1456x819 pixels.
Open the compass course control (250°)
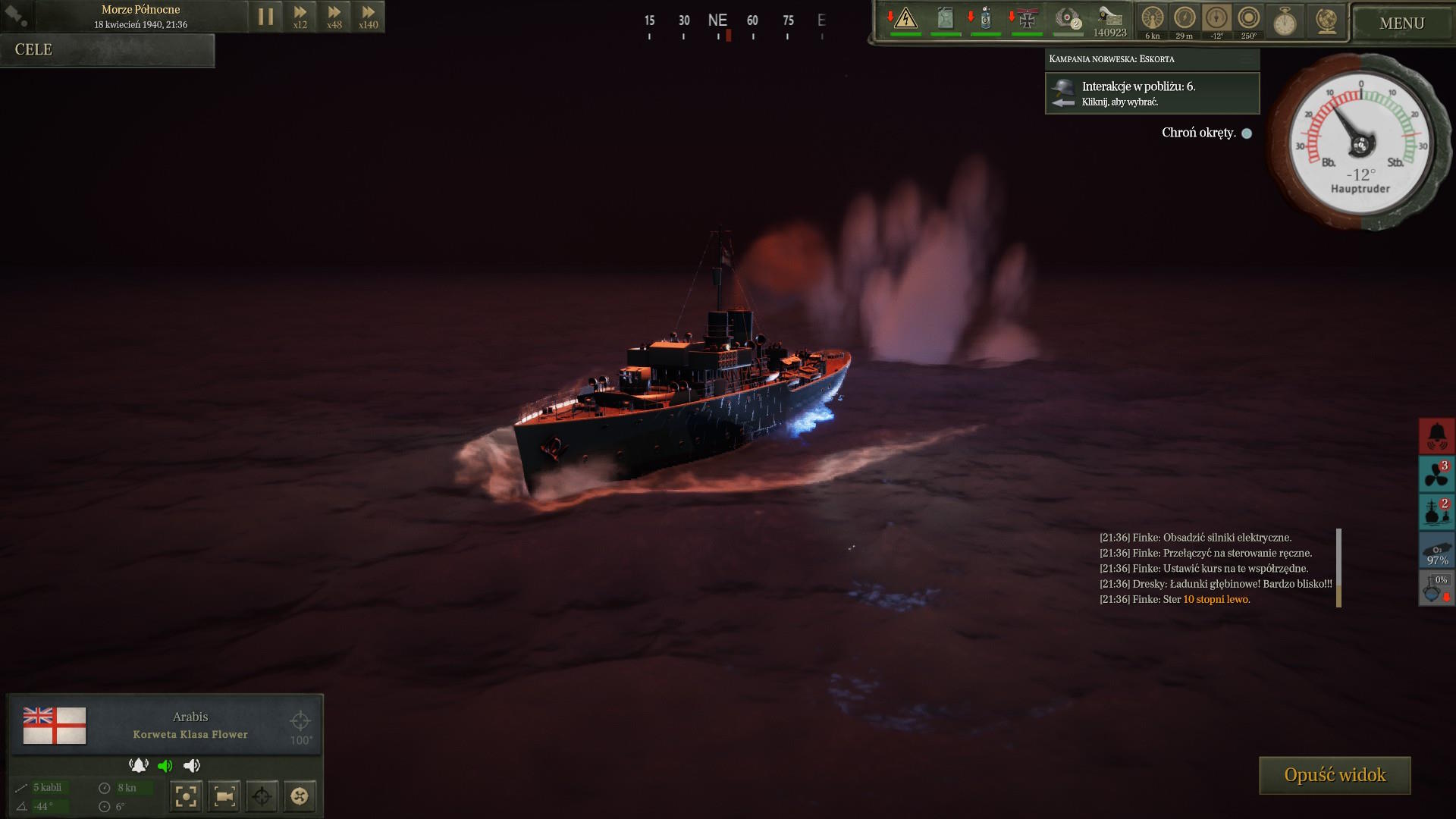1248,20
